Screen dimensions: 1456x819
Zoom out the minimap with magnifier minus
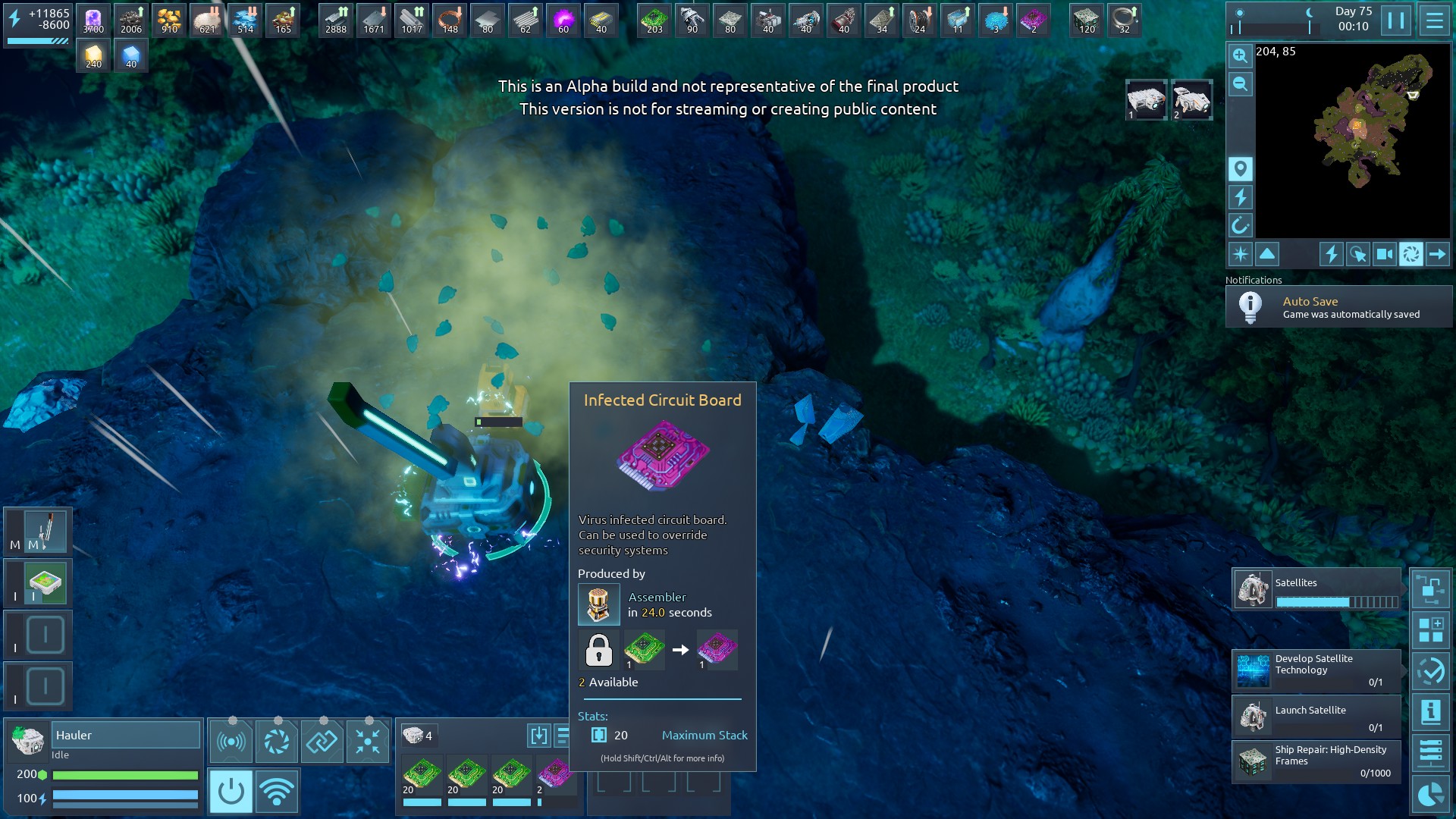1240,84
